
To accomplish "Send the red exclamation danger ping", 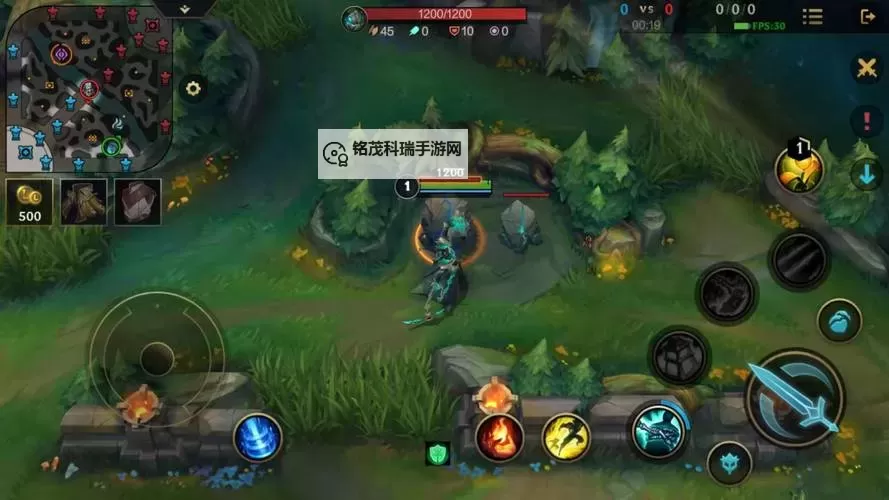I will pos(865,122).
